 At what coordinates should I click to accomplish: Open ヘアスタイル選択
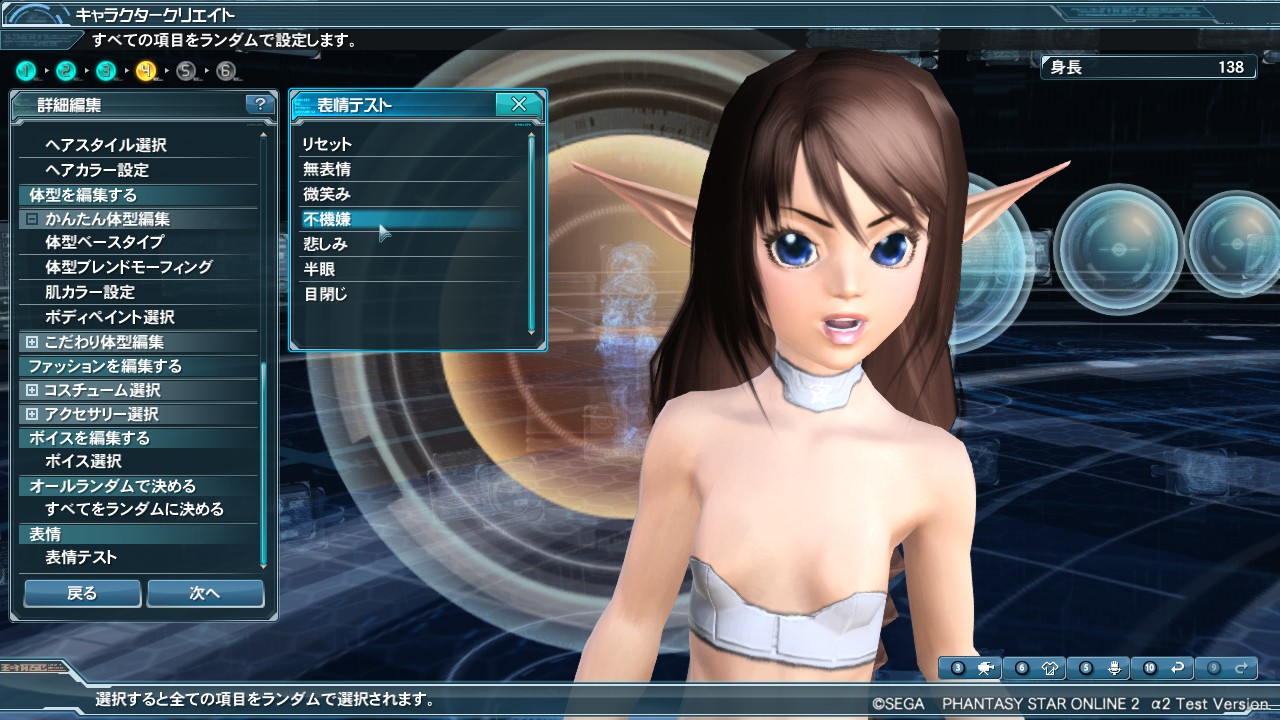(x=105, y=145)
